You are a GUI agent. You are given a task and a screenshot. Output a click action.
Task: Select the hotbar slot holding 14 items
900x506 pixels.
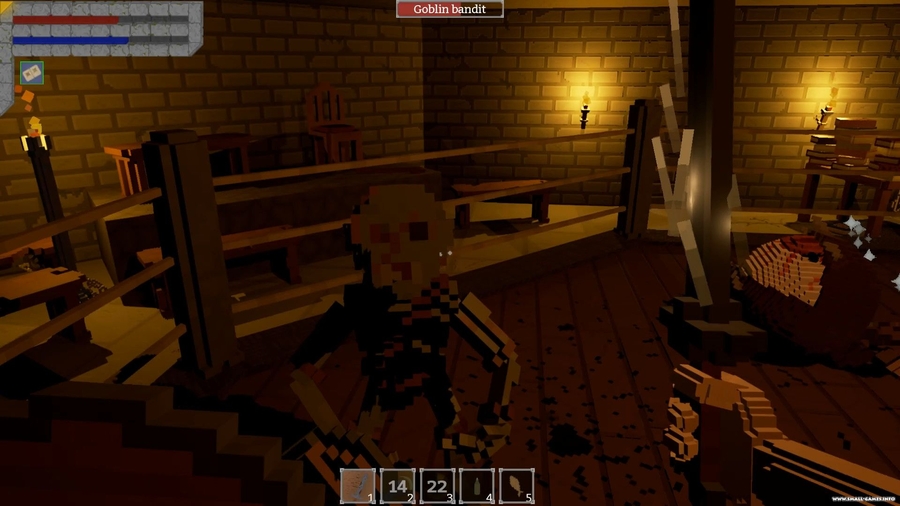[x=397, y=486]
